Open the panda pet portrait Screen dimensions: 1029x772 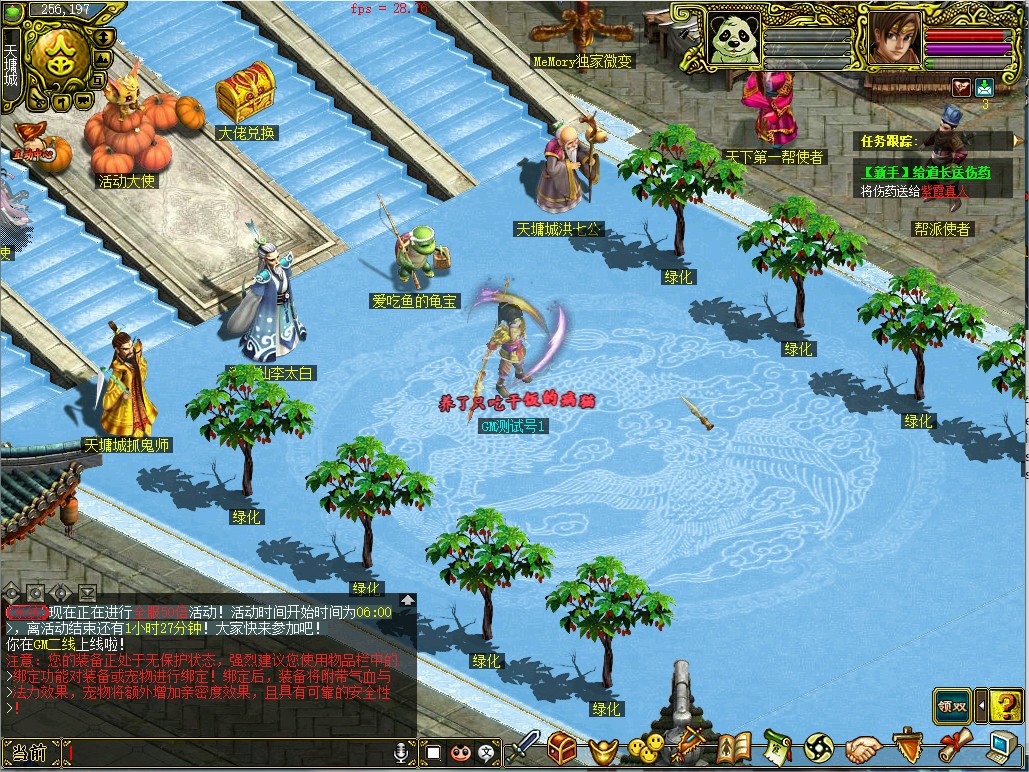733,40
